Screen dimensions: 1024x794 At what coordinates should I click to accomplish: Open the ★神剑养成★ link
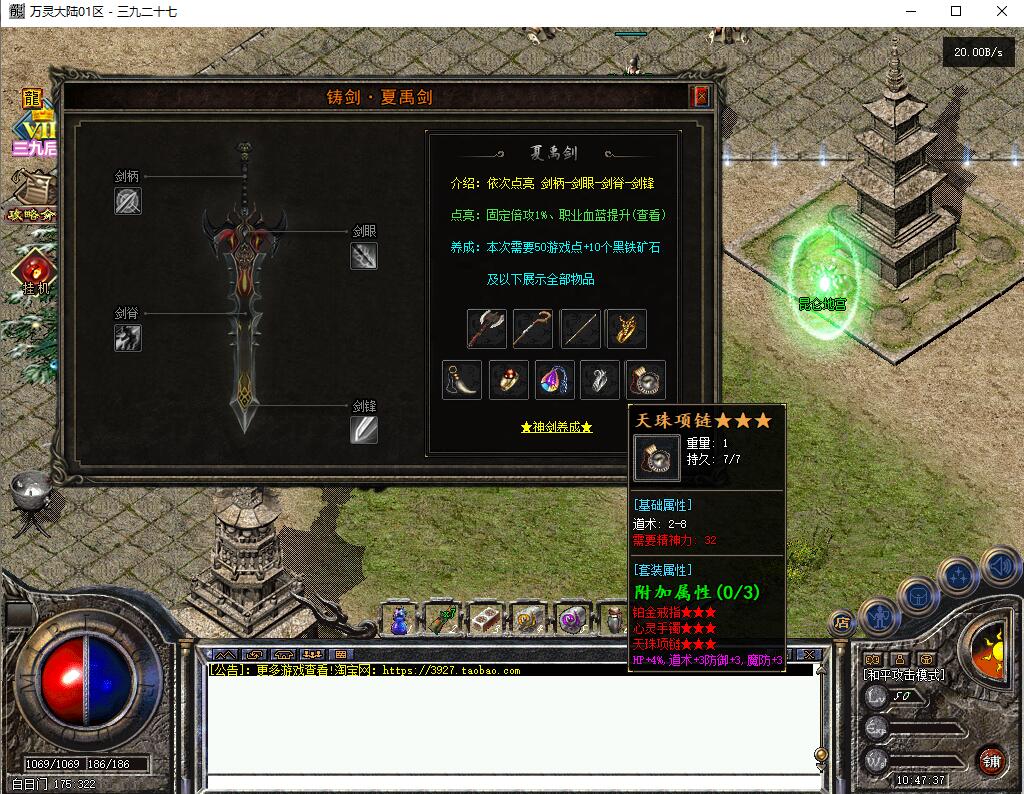click(556, 427)
